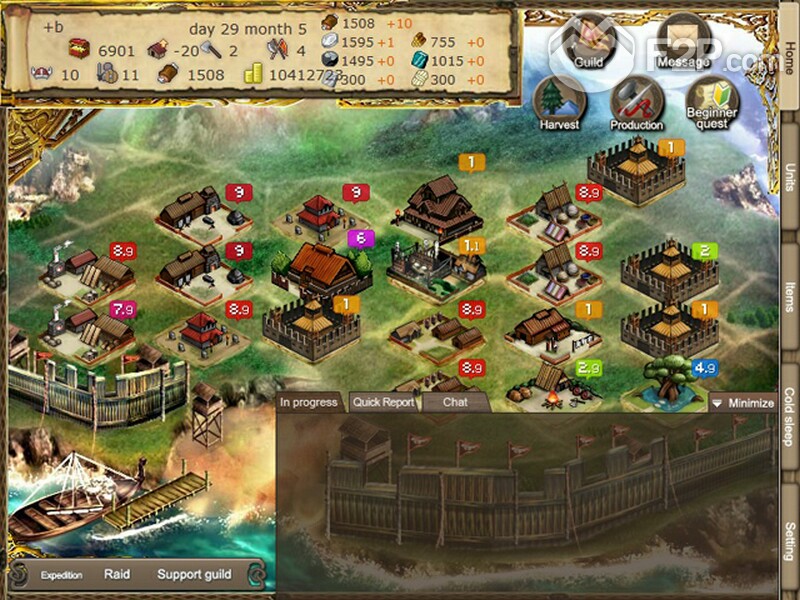
Task: Open the Chat tab
Action: tap(455, 402)
